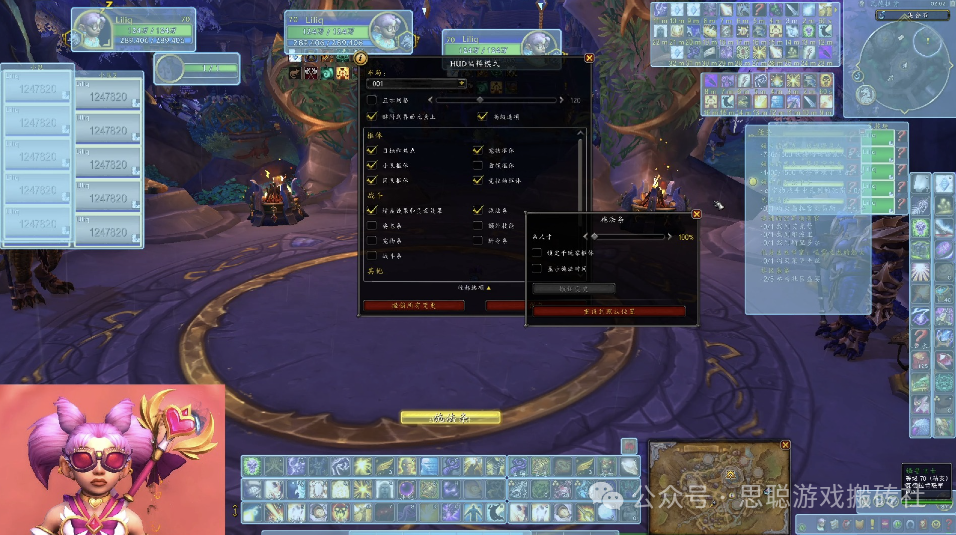Click the gray disabled button in cast bar popup
956x535 pixels.
[573, 288]
